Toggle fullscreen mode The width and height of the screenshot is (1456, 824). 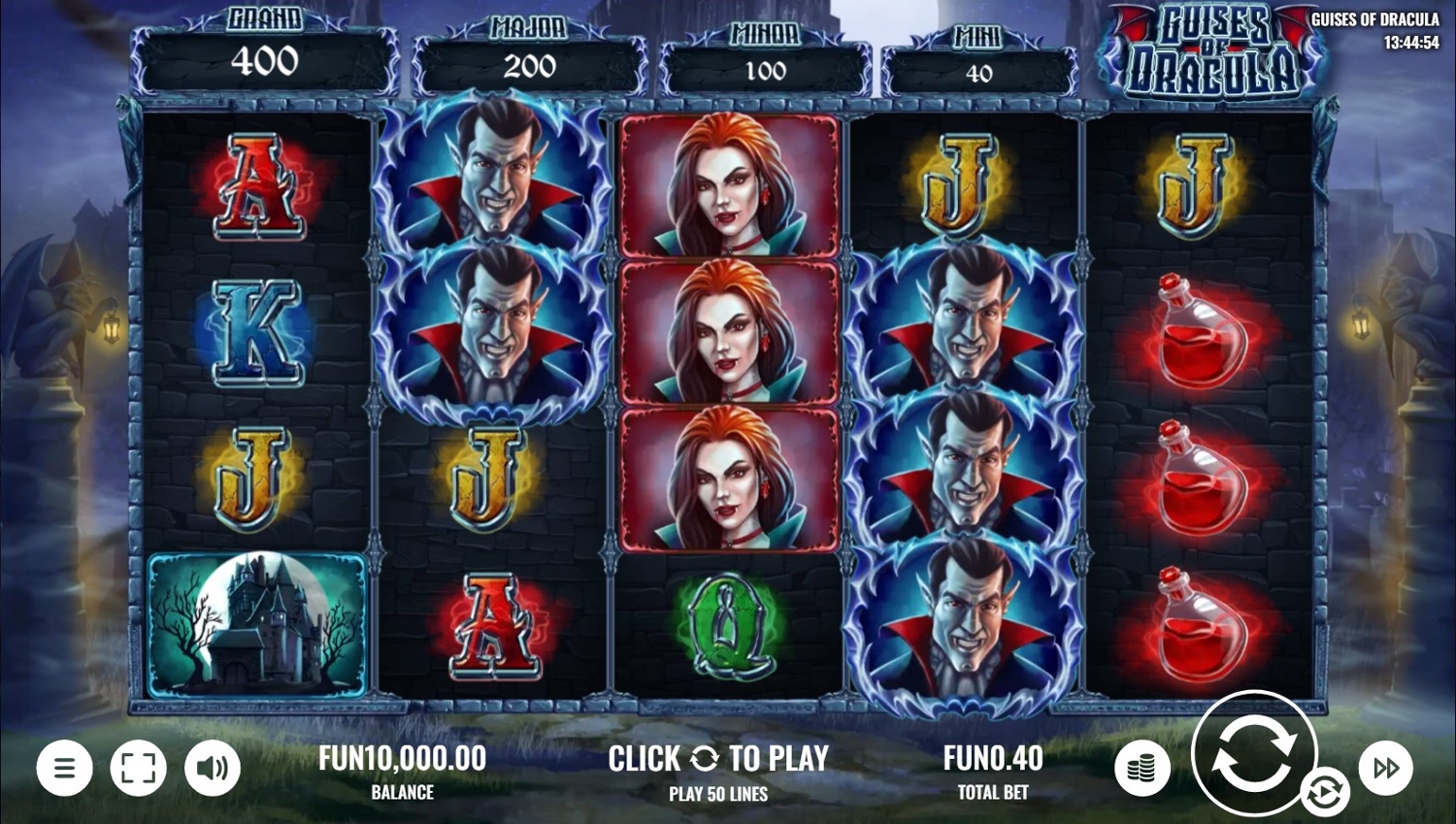click(138, 768)
